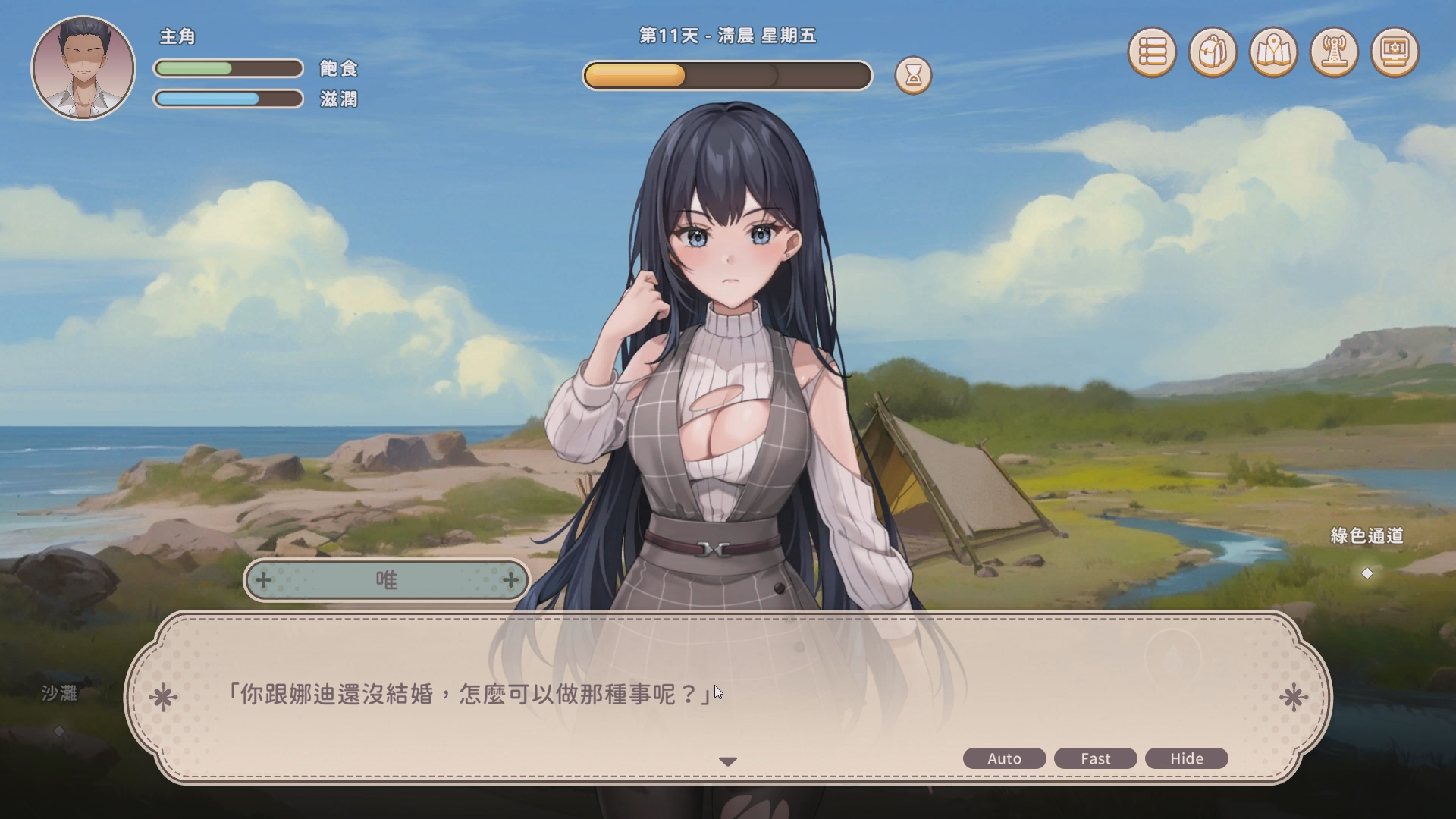The image size is (1456, 819).
Task: Open the list menu icon
Action: point(1152,52)
